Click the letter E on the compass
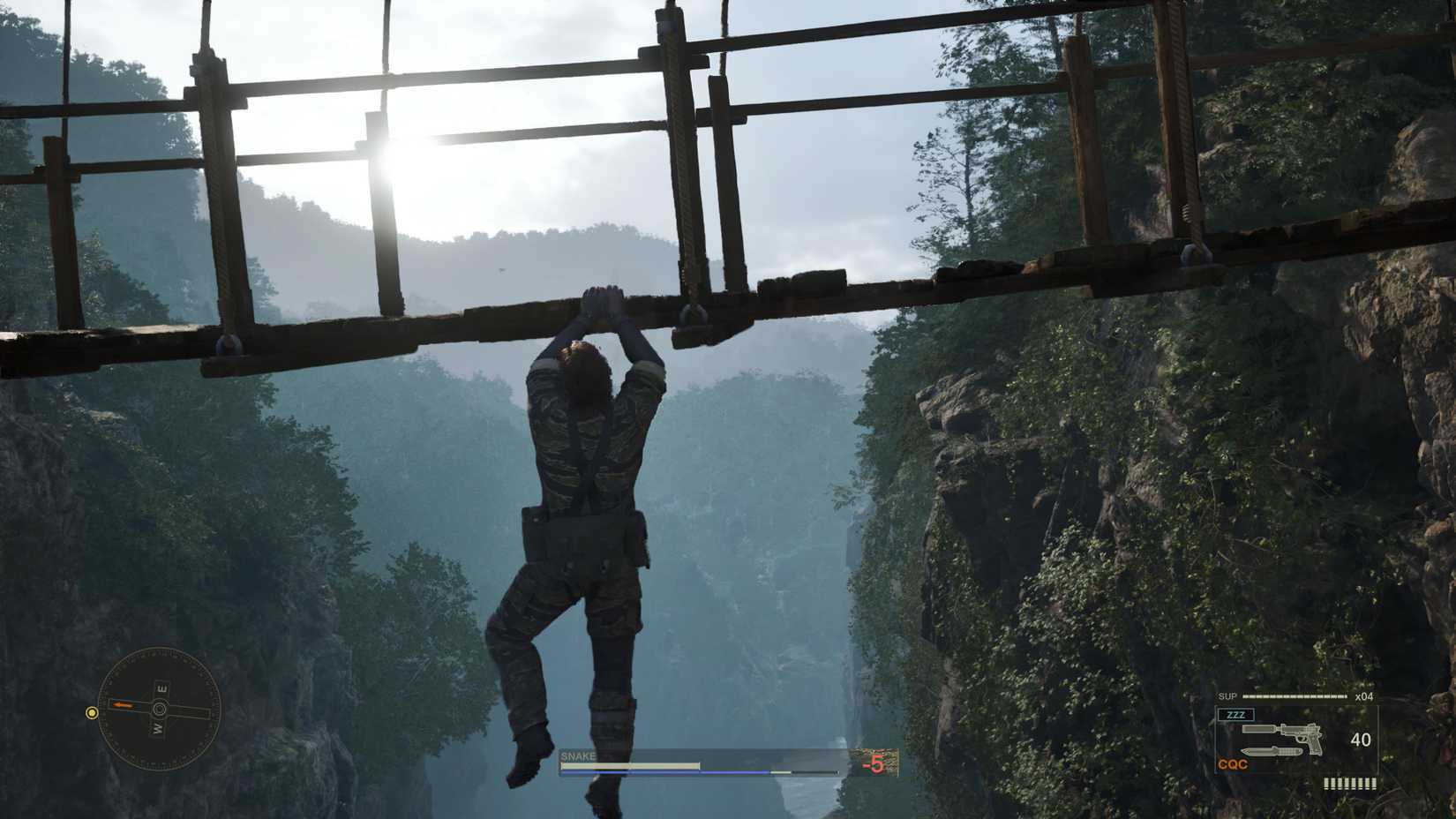This screenshot has width=1456, height=819. (x=161, y=688)
